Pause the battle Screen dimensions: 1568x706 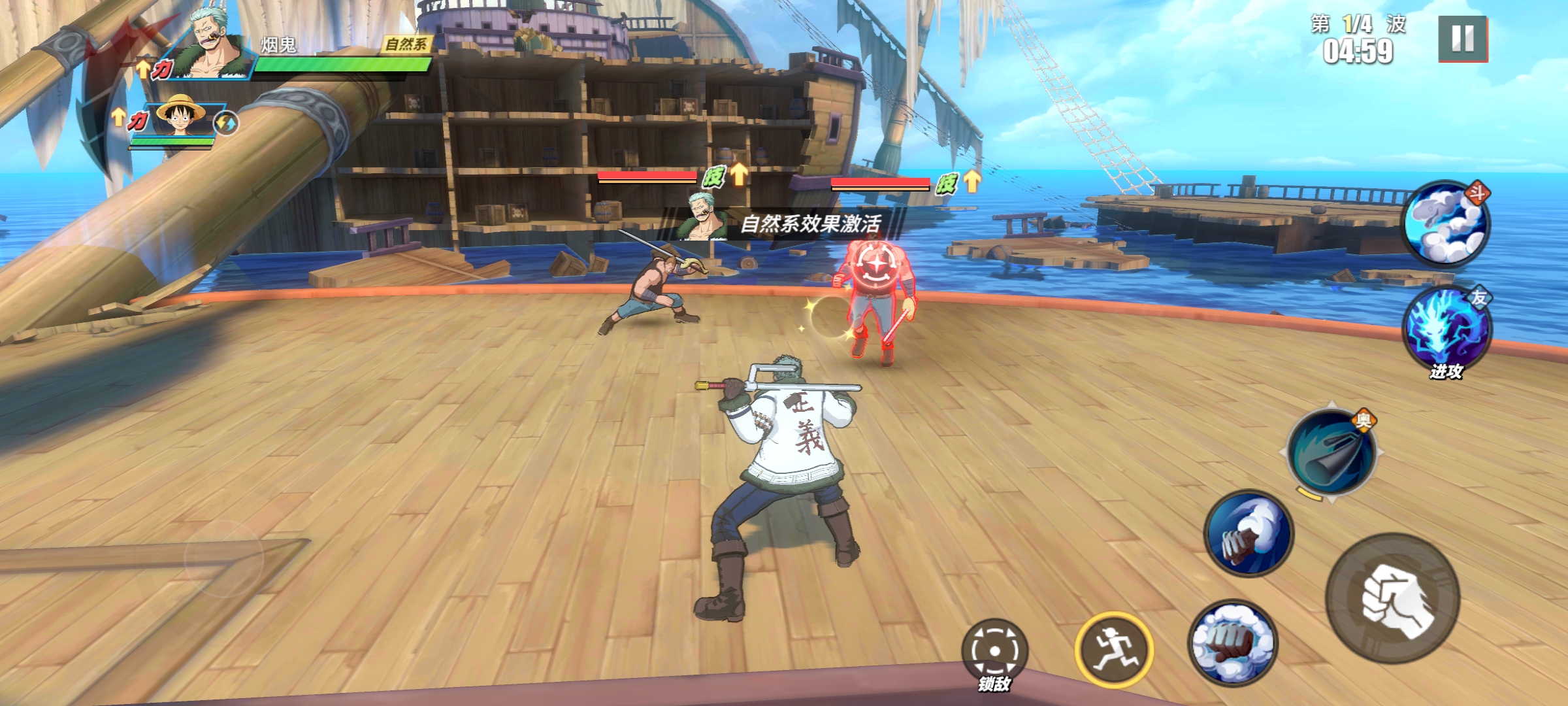[1463, 39]
